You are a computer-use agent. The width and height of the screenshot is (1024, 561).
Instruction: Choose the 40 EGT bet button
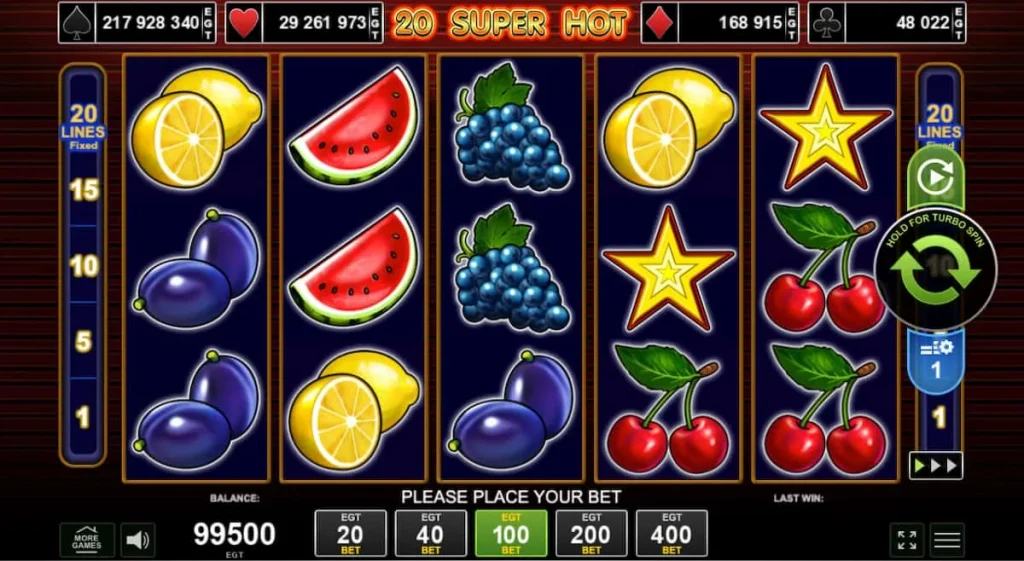point(430,534)
